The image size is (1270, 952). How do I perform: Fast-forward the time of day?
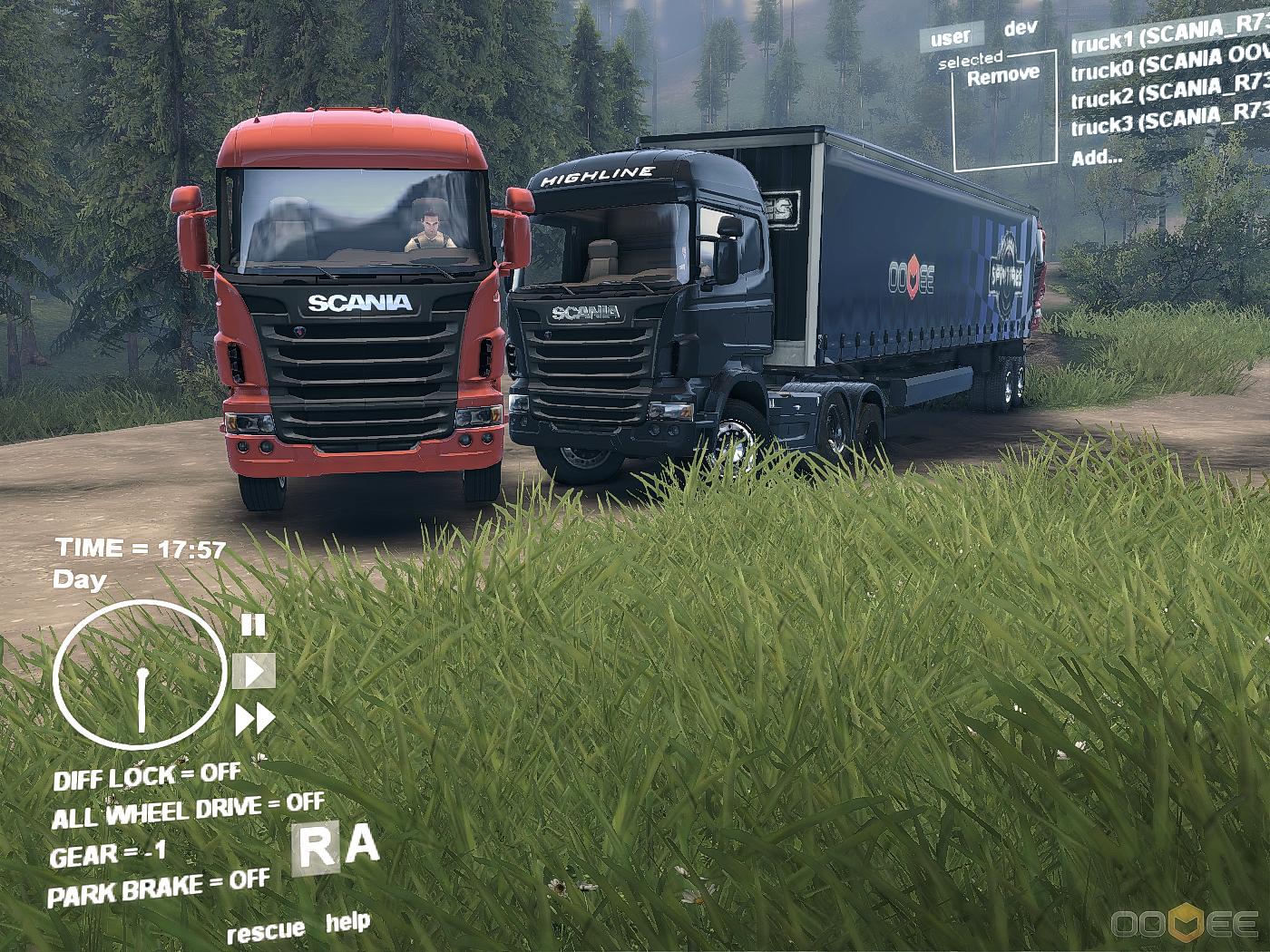click(255, 720)
